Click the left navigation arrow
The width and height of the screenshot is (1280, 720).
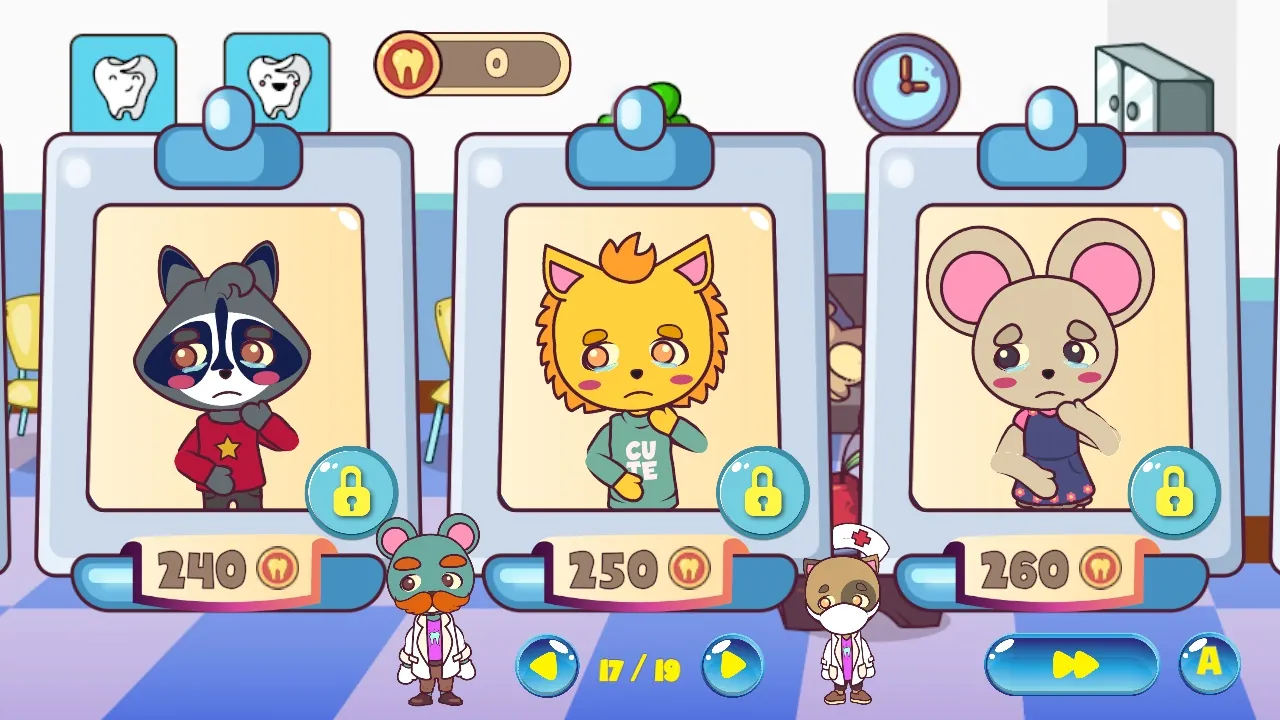545,663
